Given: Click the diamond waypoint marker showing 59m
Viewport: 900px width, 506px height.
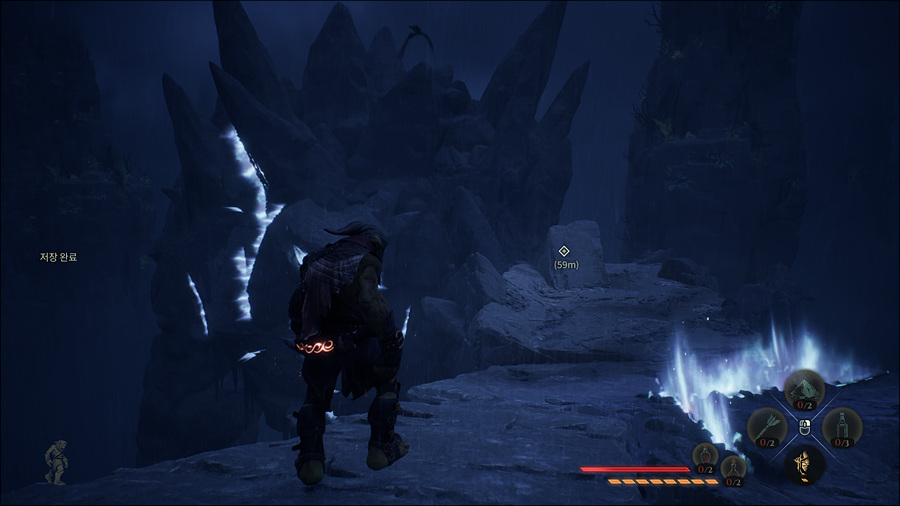Looking at the screenshot, I should (x=563, y=251).
